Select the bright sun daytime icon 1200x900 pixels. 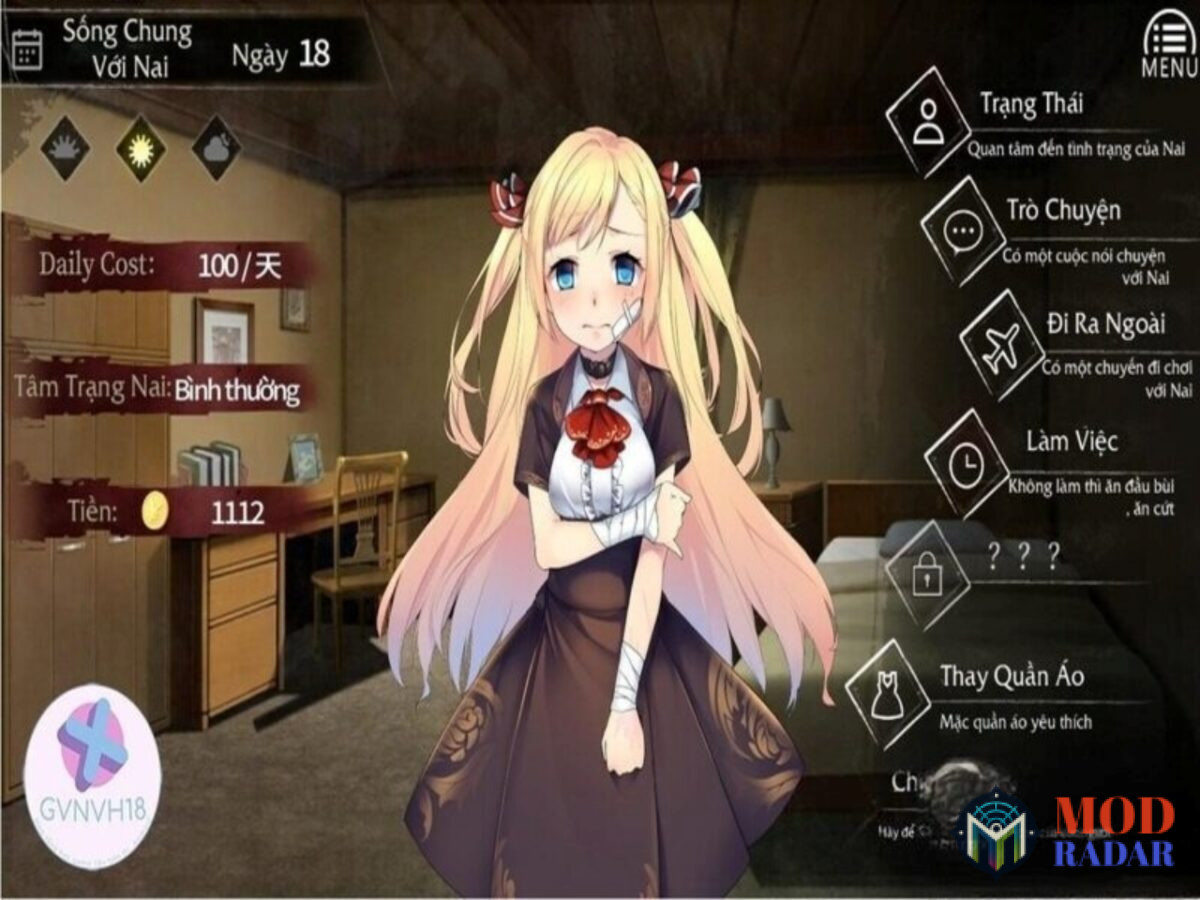pos(141,148)
